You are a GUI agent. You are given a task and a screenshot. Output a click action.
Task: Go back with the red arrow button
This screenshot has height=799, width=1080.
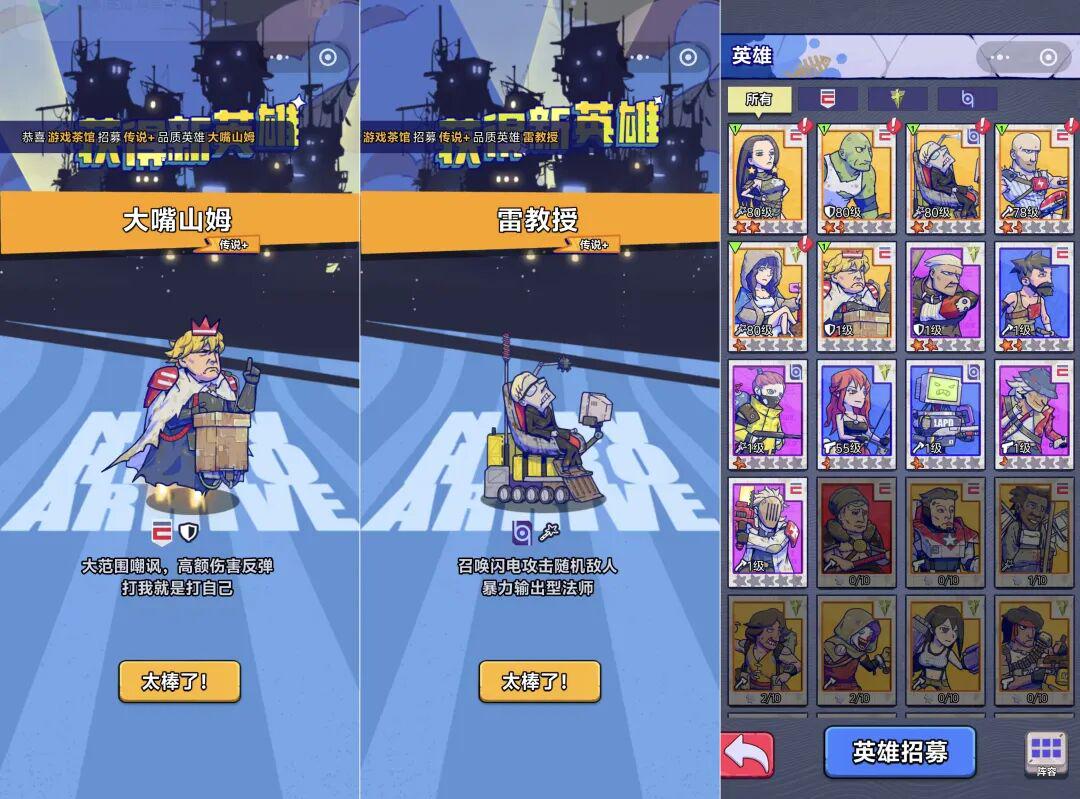coord(747,754)
